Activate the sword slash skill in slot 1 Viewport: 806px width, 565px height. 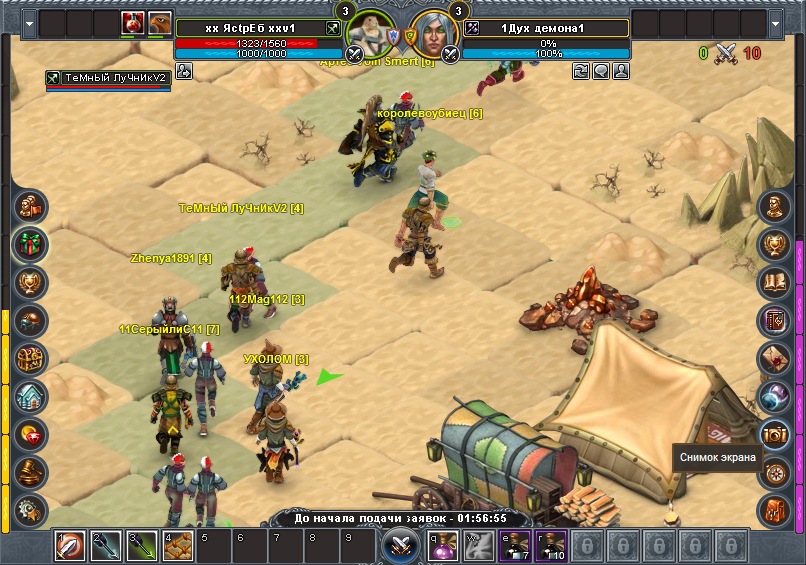[69, 546]
